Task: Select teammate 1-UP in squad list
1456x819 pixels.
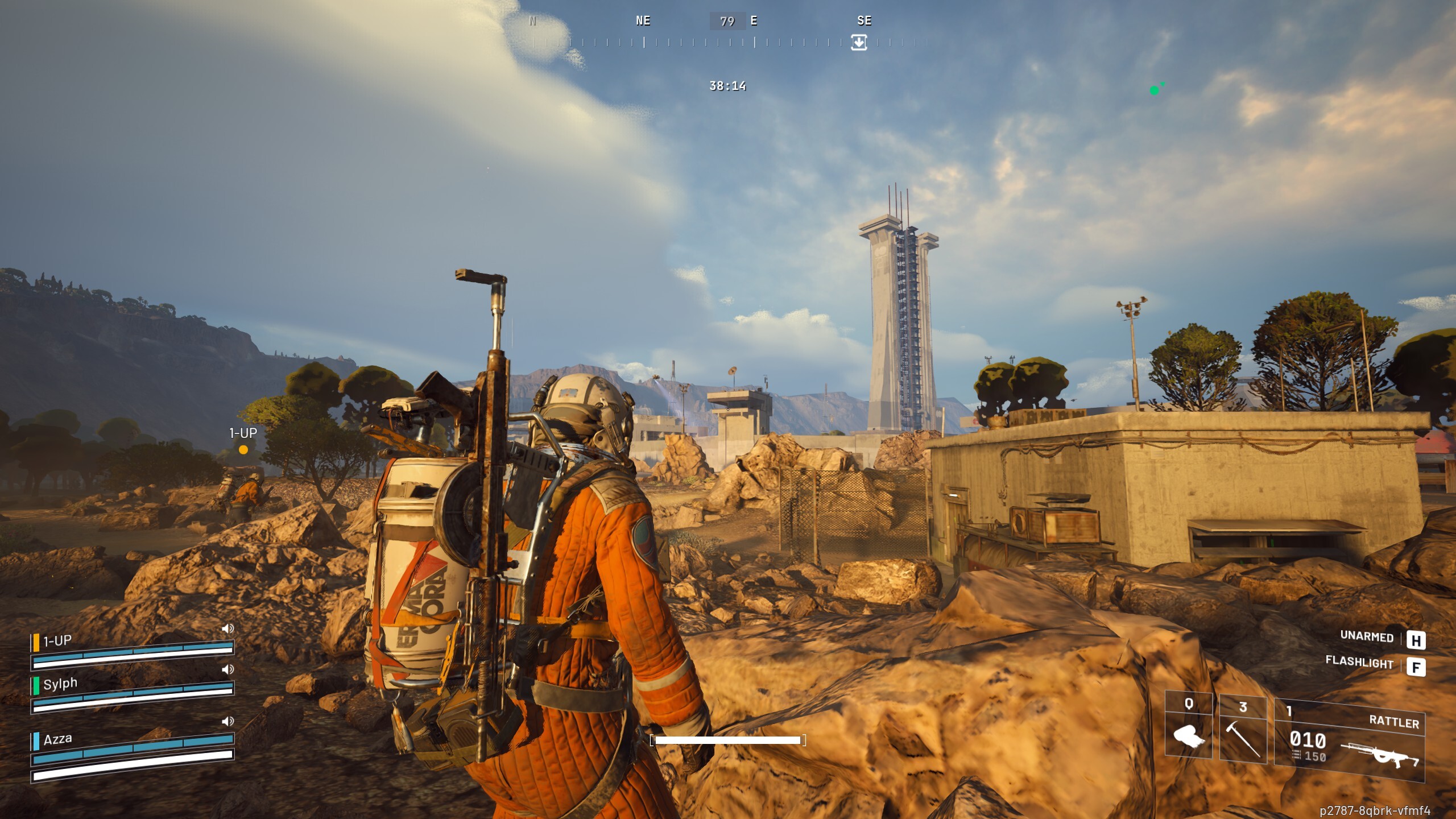Action: (57, 641)
